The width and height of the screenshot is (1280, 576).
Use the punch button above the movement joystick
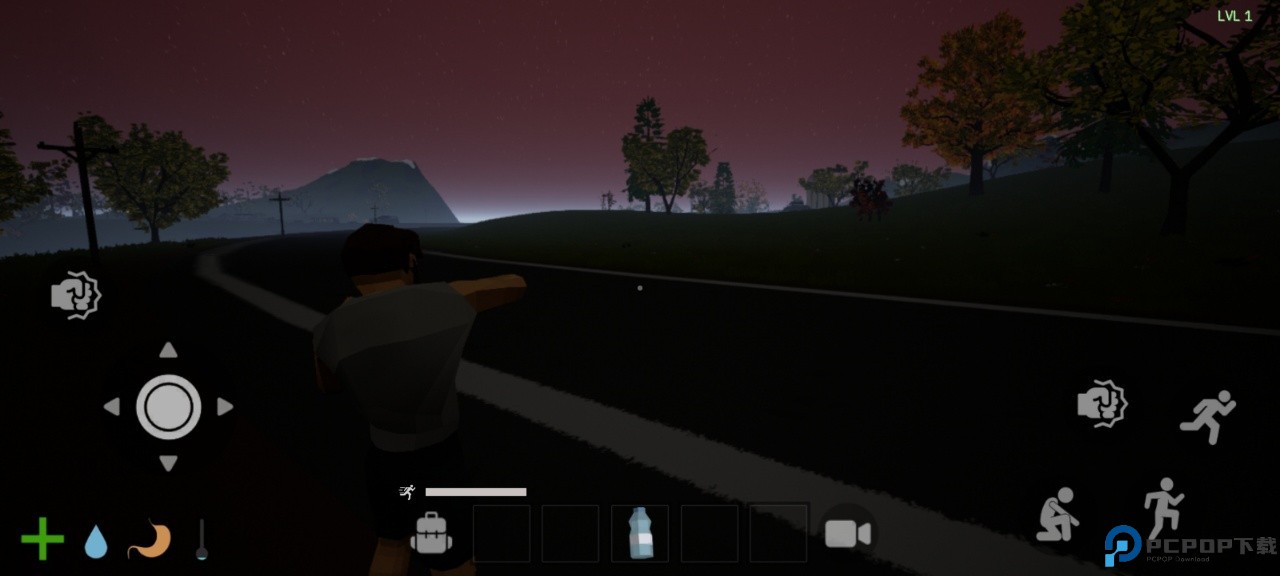76,295
